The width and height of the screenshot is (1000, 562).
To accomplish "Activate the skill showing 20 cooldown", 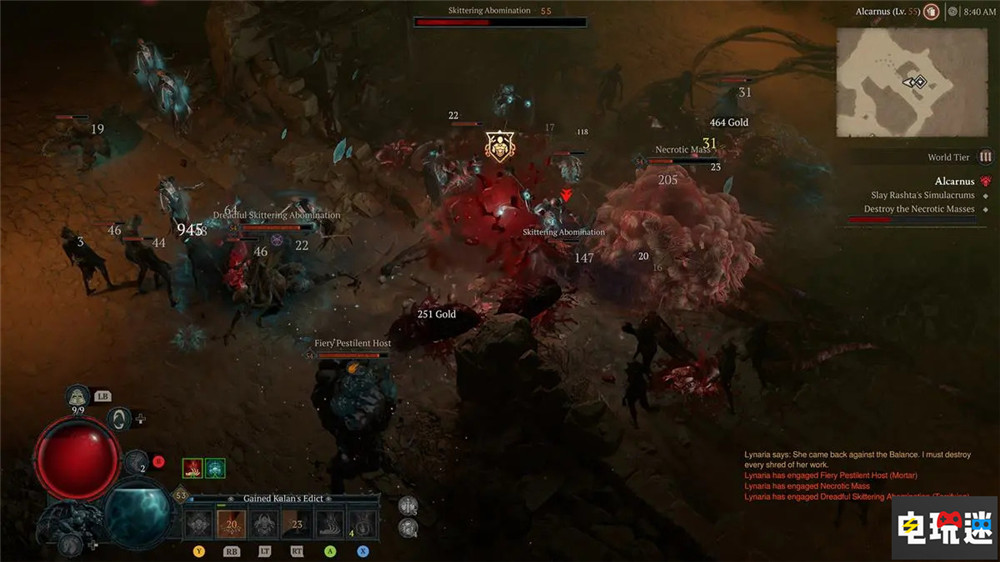I will (x=232, y=523).
